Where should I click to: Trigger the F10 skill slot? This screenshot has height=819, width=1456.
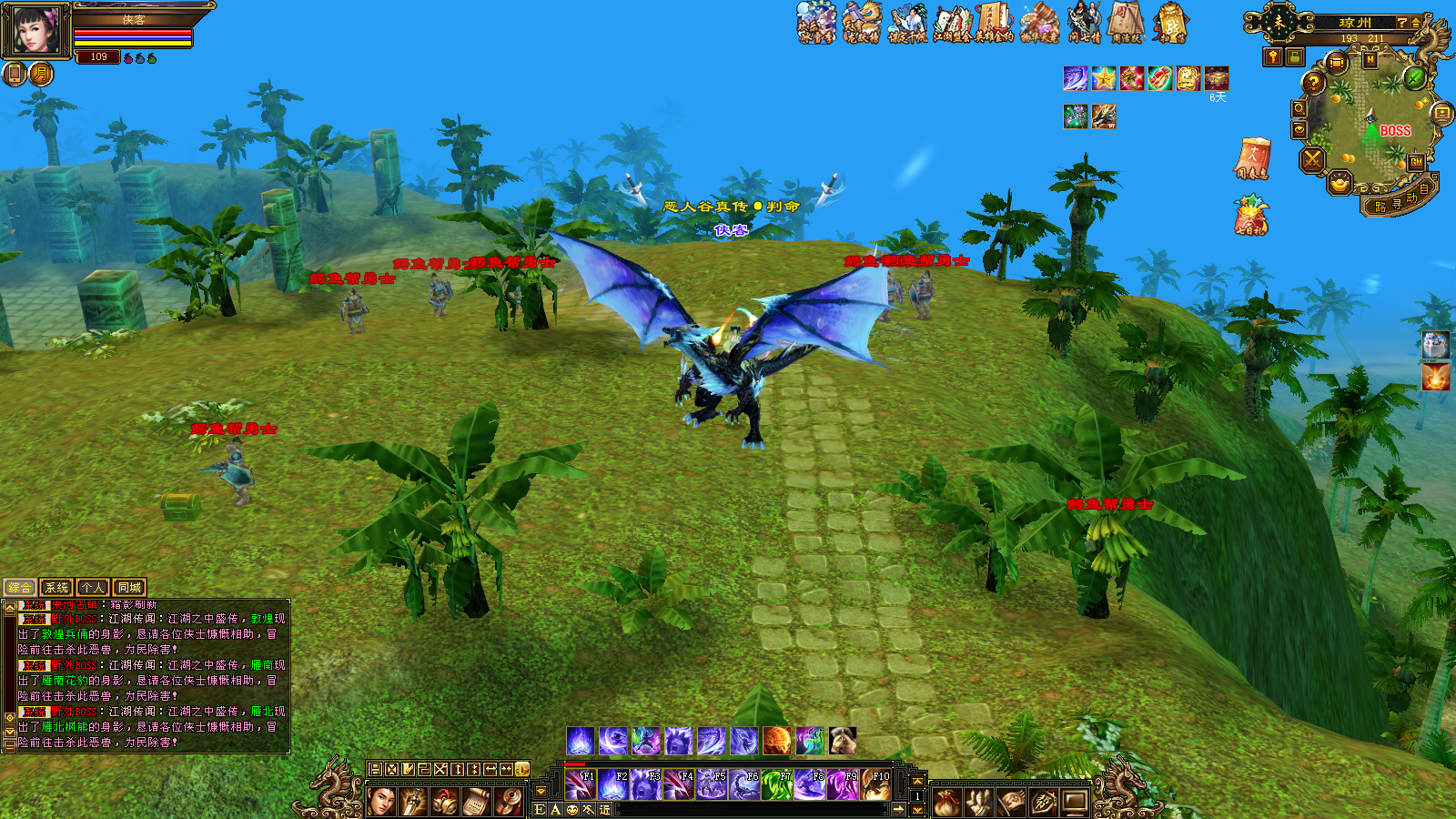click(x=875, y=784)
